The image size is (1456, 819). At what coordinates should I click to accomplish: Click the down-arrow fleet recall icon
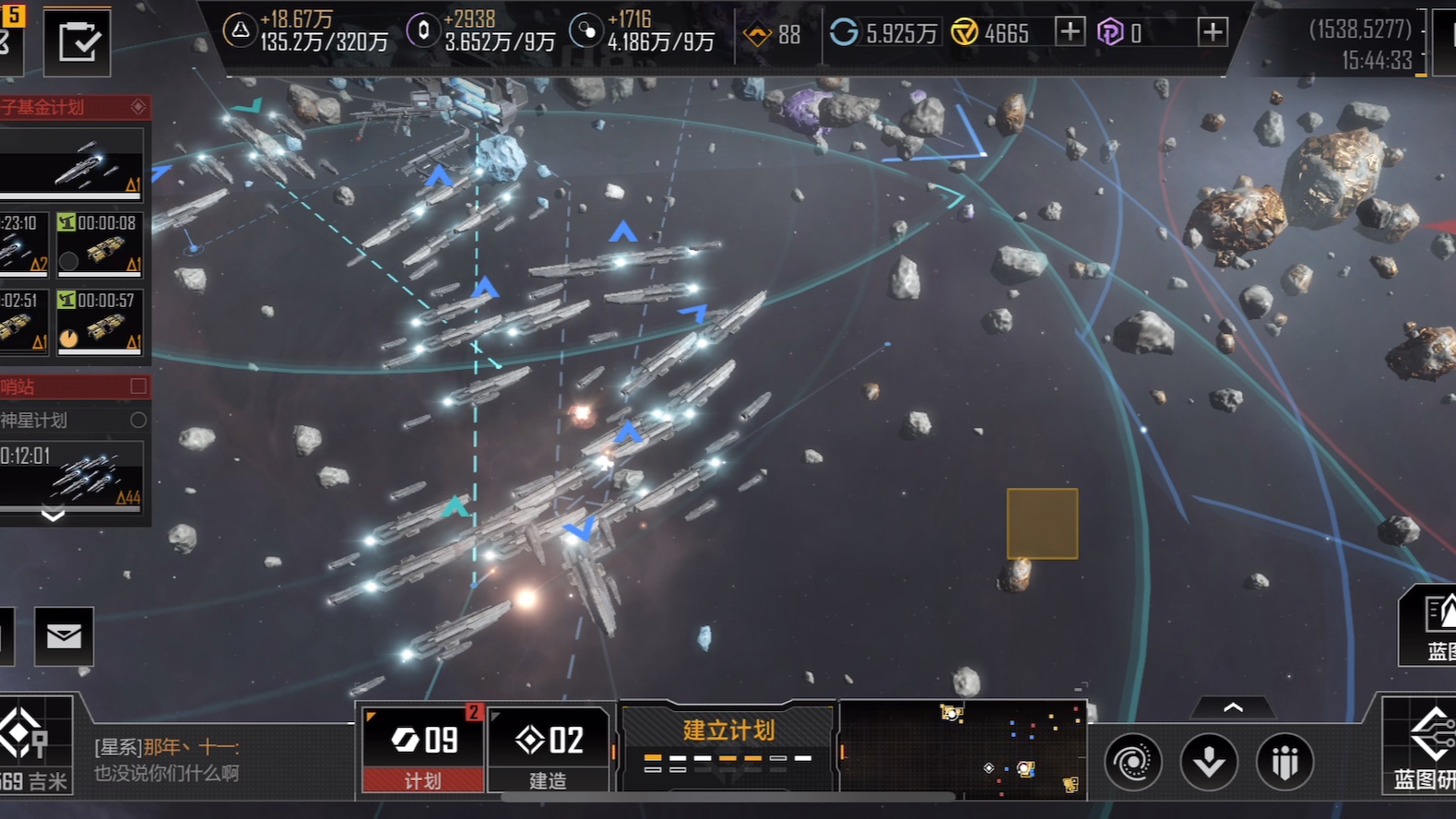pos(1209,763)
